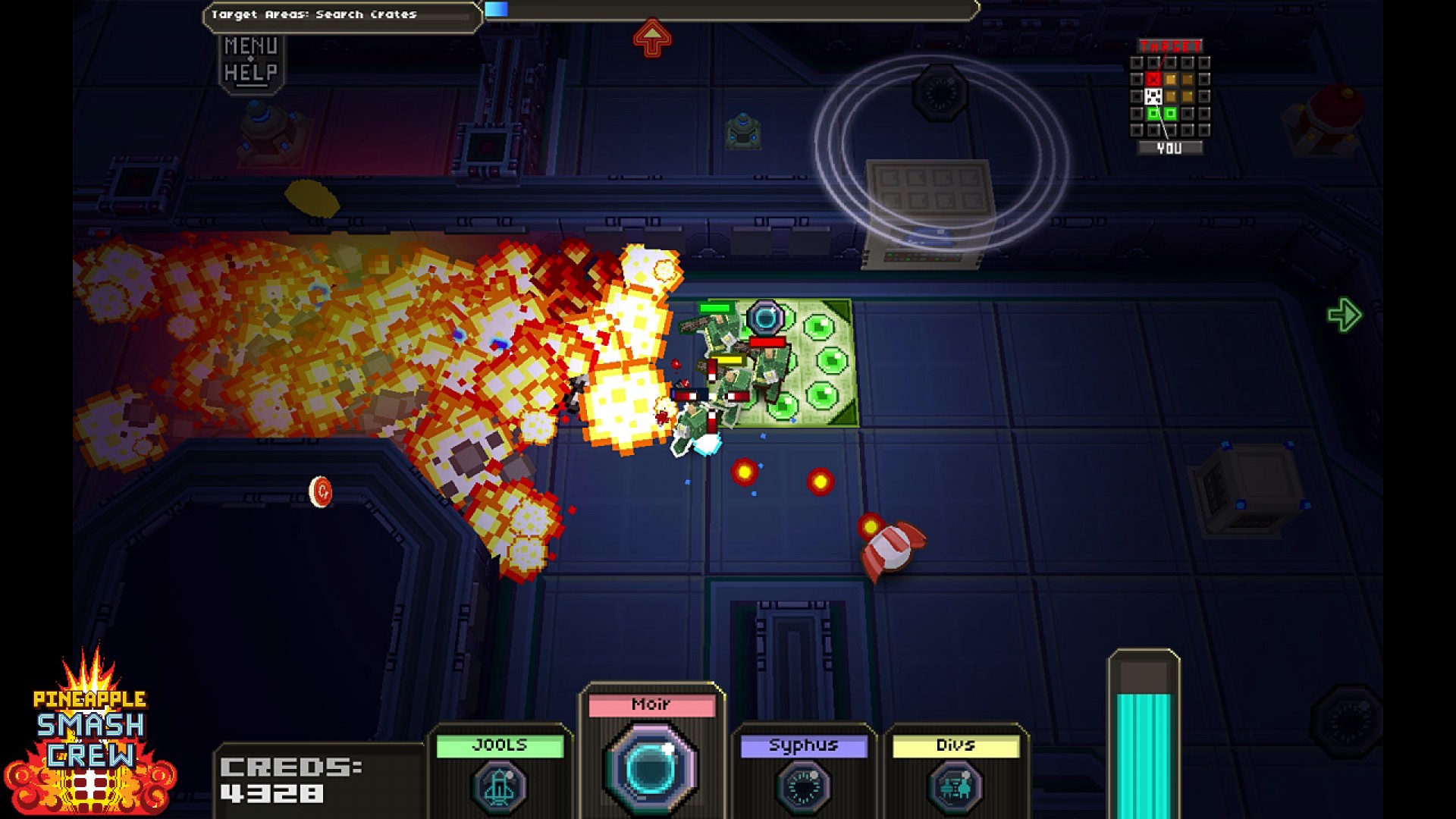The height and width of the screenshot is (819, 1456).
Task: Click the YOU label below the minimap
Action: coord(1170,146)
